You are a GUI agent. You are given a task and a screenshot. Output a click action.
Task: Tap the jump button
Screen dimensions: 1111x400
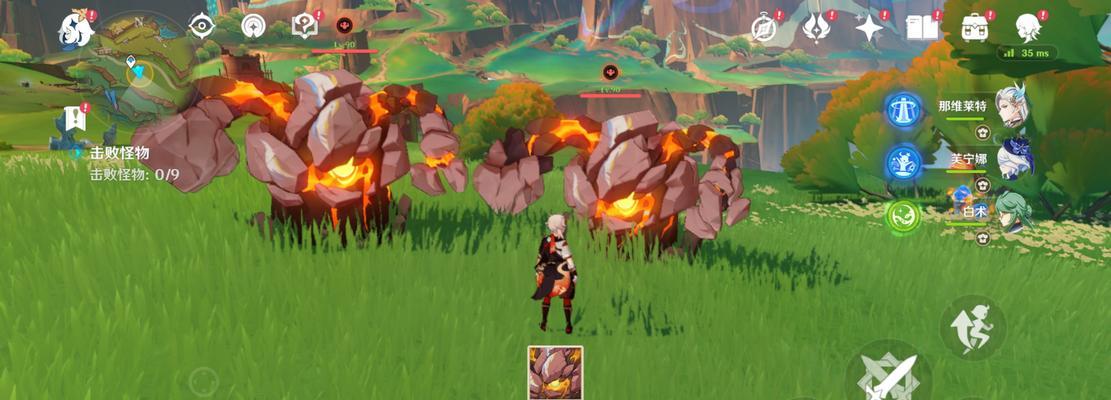coord(972,326)
